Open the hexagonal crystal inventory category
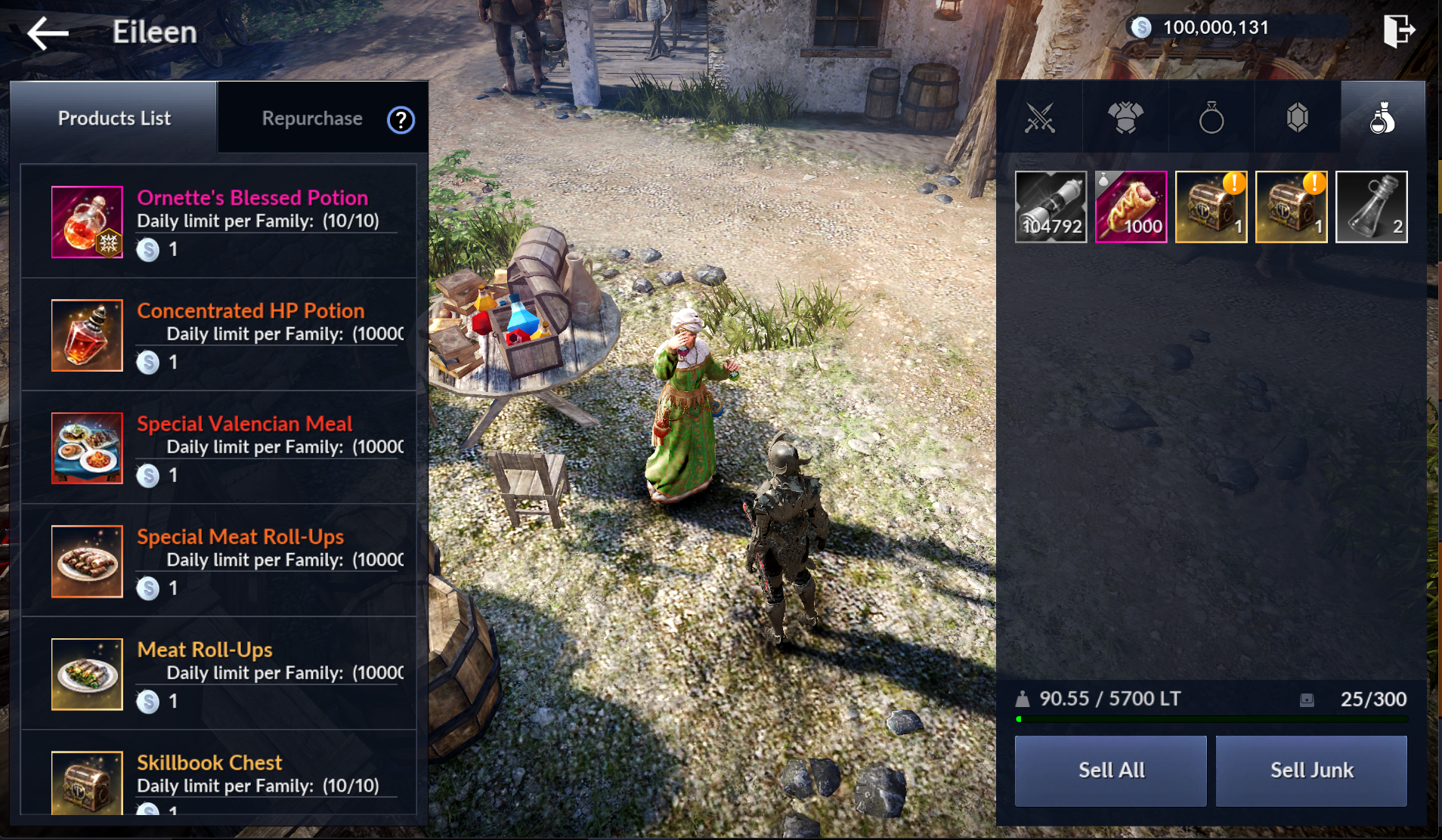The image size is (1442, 840). click(1298, 119)
